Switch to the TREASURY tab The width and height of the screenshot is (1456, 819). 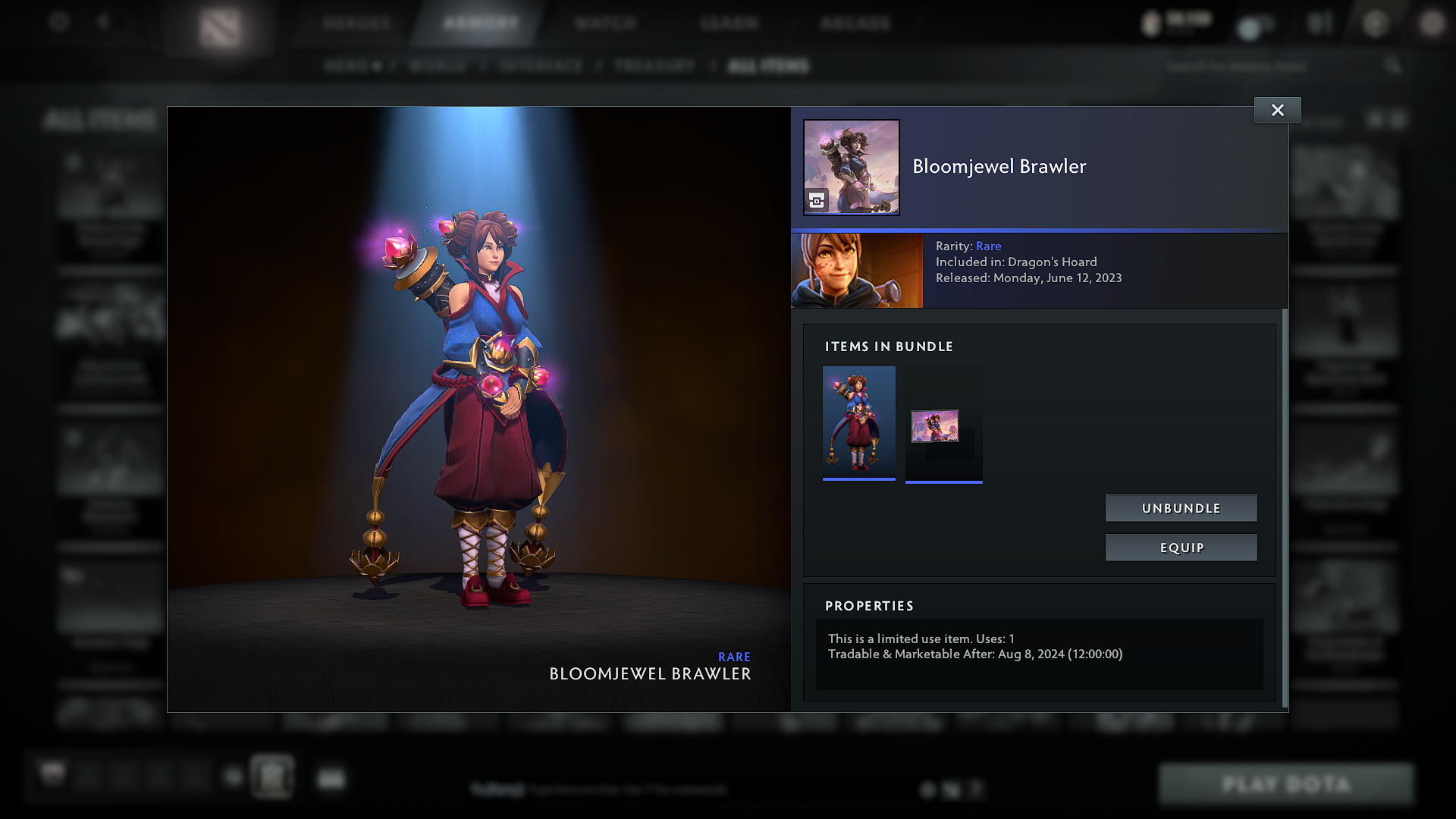(654, 65)
